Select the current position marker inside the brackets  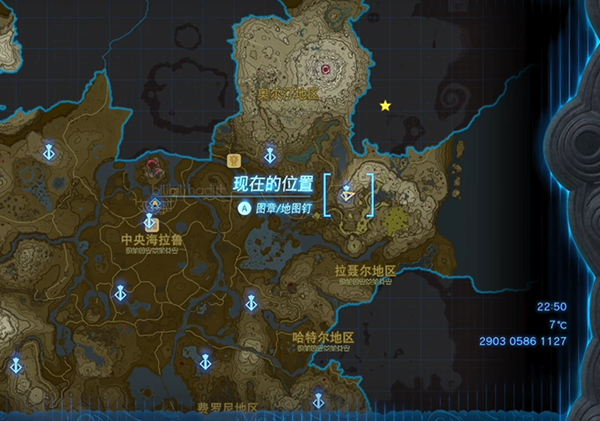(348, 192)
